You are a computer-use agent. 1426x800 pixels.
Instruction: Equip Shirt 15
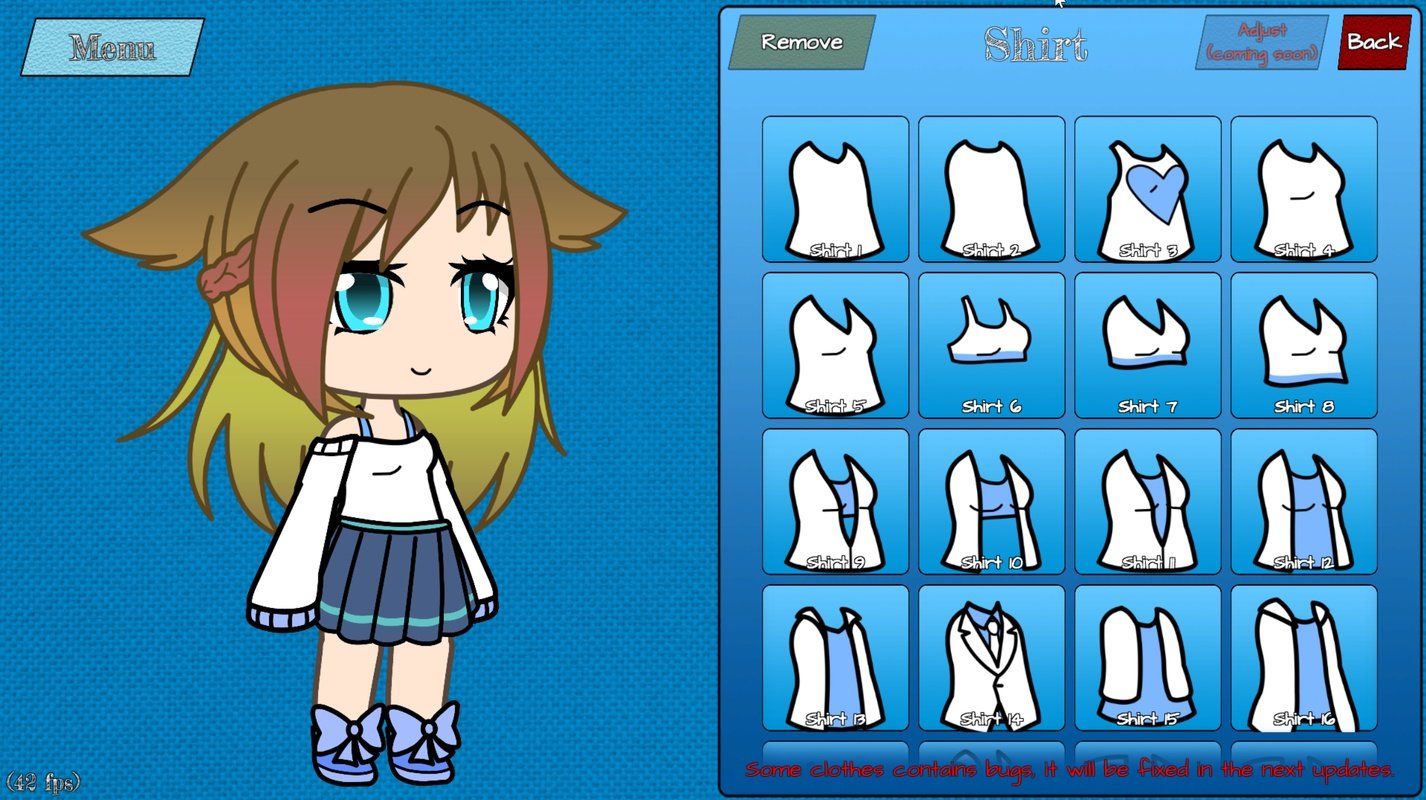(x=1147, y=657)
